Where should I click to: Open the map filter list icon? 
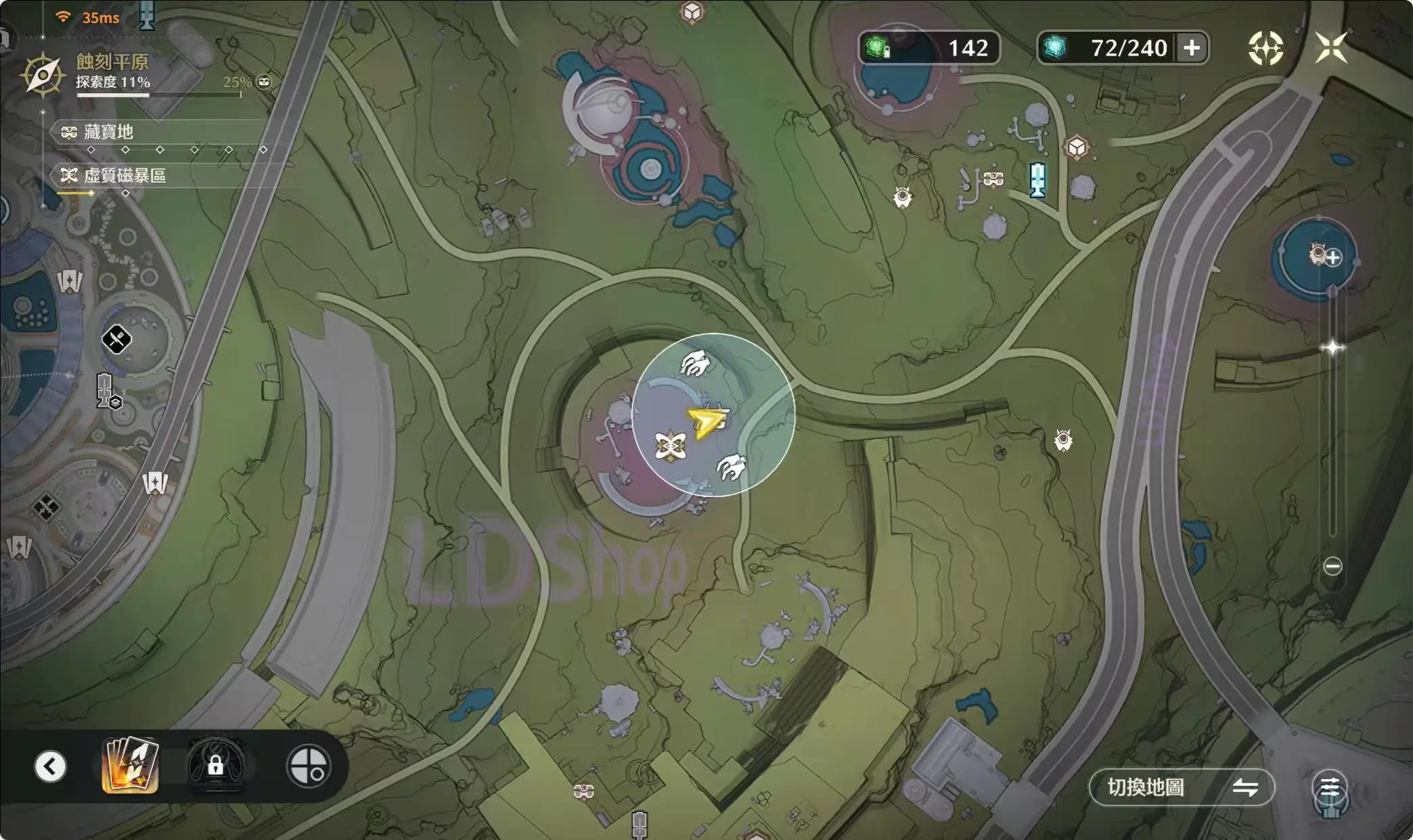1330,787
